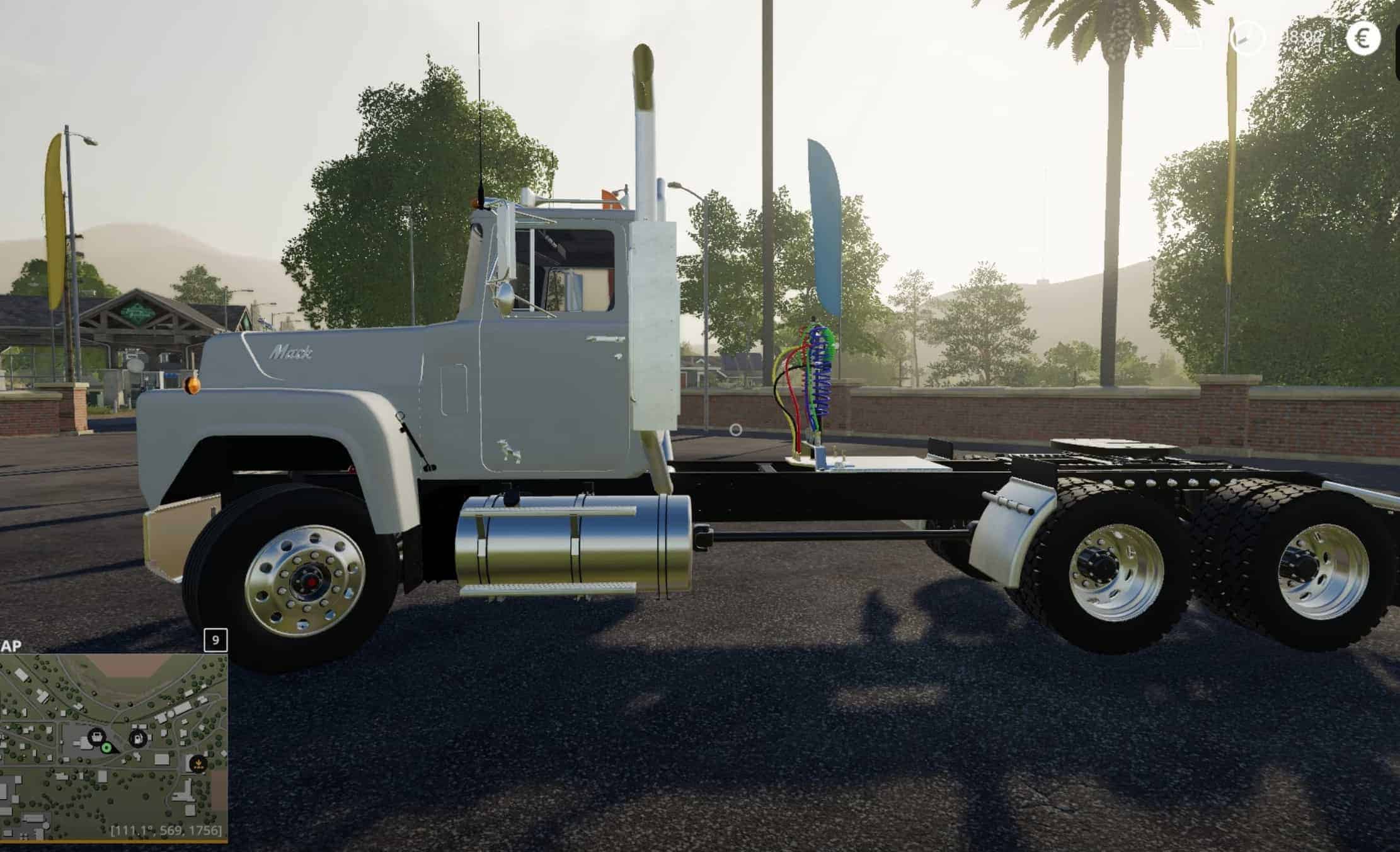1400x852 pixels.
Task: Select the green player arrow on the minimap
Action: [x=106, y=748]
